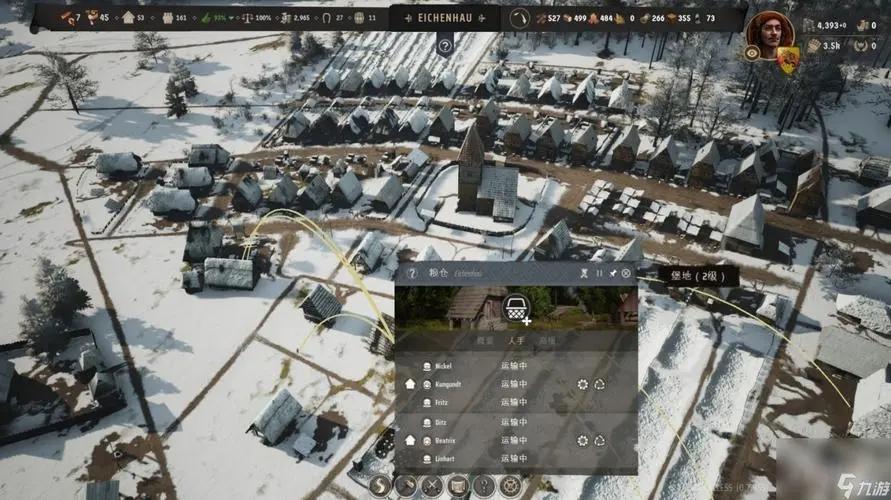The height and width of the screenshot is (500, 891).
Task: Open the help button below the Eichenhau title
Action: point(445,46)
